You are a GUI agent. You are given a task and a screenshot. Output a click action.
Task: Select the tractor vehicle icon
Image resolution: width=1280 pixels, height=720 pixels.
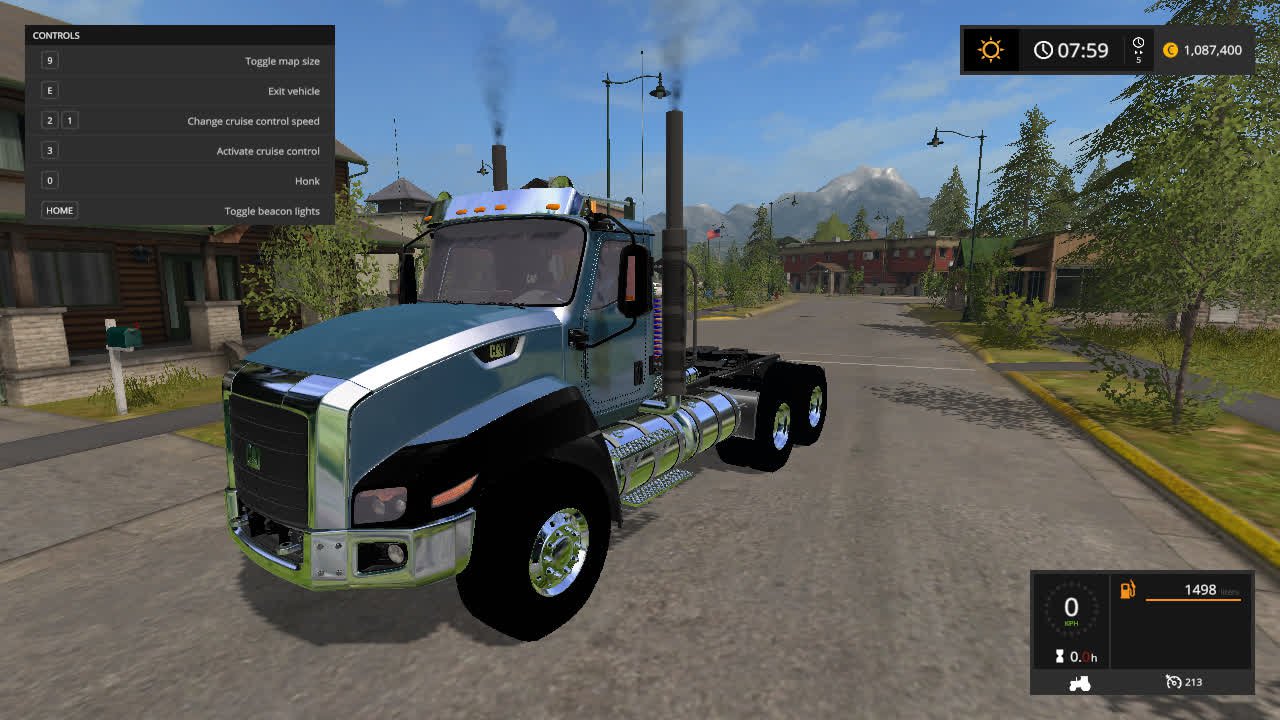(1080, 683)
